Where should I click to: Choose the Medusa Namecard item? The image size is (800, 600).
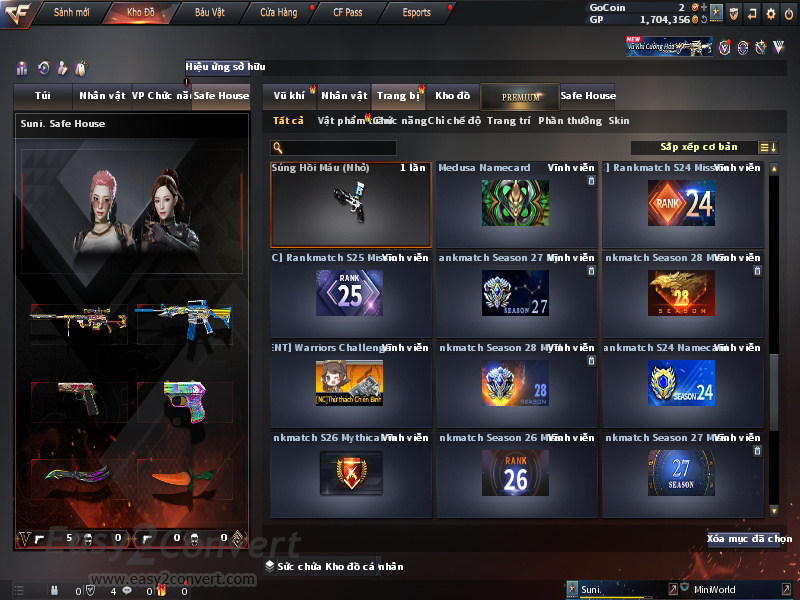(x=515, y=204)
